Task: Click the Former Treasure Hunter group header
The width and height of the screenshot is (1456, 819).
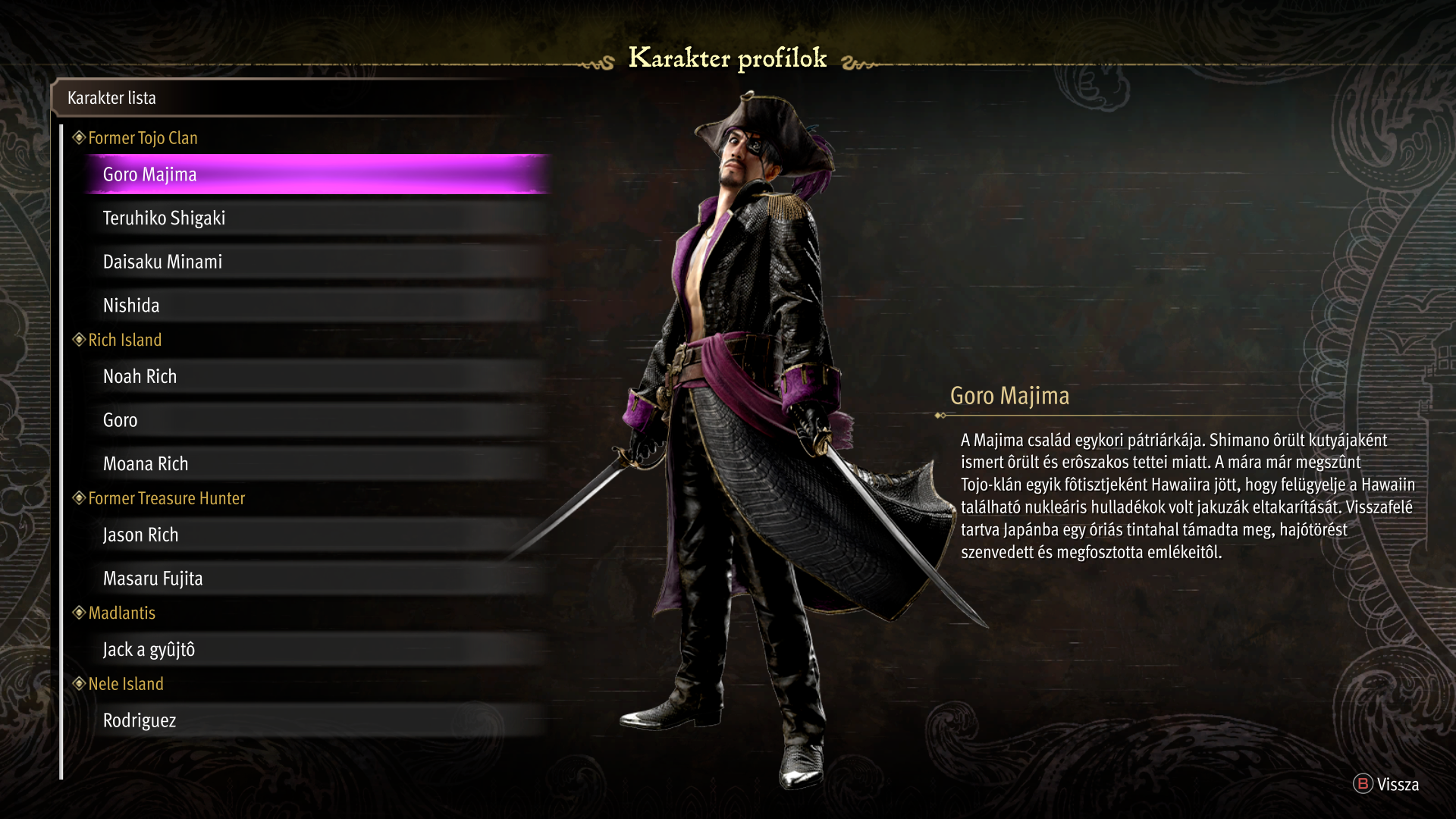Action: [x=167, y=498]
